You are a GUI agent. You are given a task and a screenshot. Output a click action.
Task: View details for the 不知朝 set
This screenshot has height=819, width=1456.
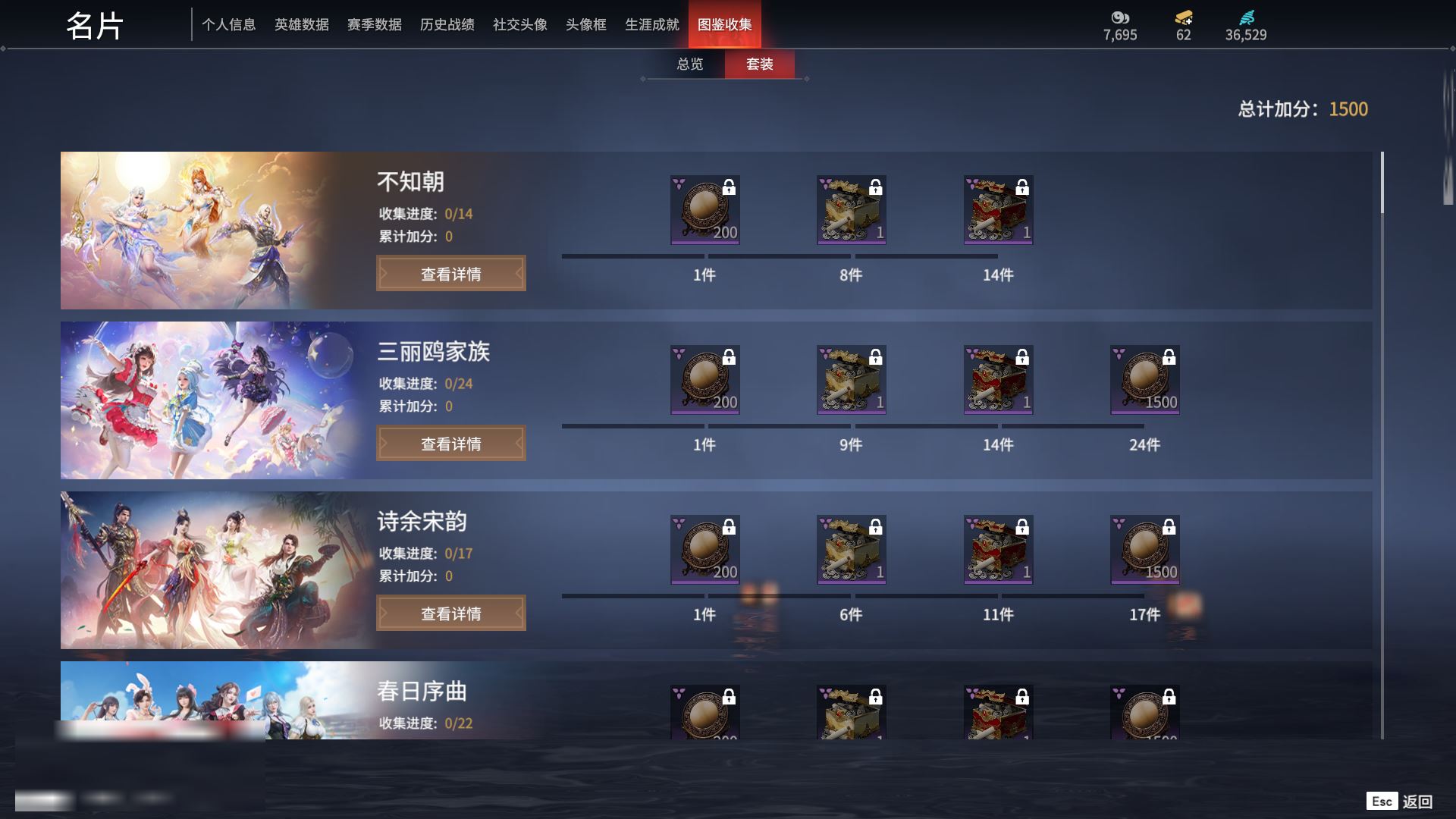tap(450, 274)
